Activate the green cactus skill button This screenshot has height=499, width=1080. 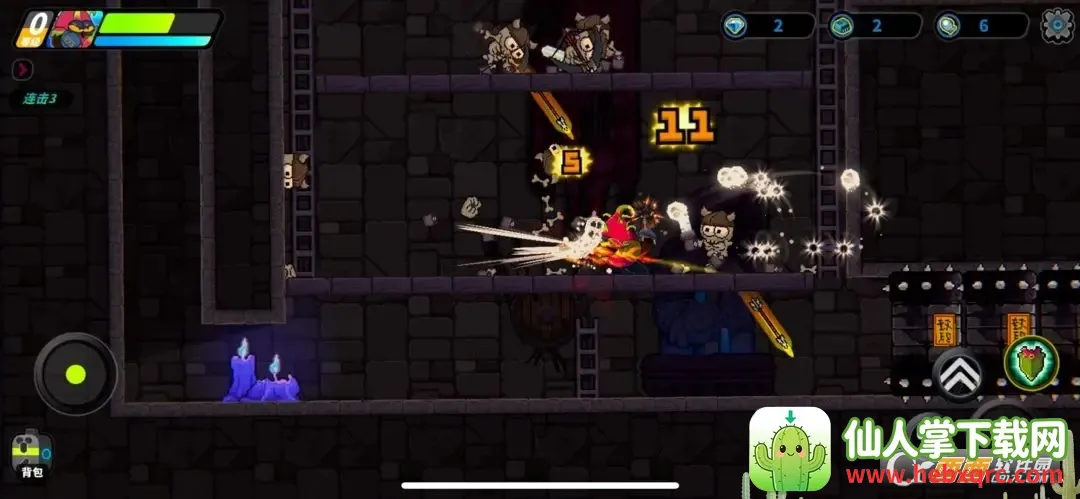(x=1030, y=362)
